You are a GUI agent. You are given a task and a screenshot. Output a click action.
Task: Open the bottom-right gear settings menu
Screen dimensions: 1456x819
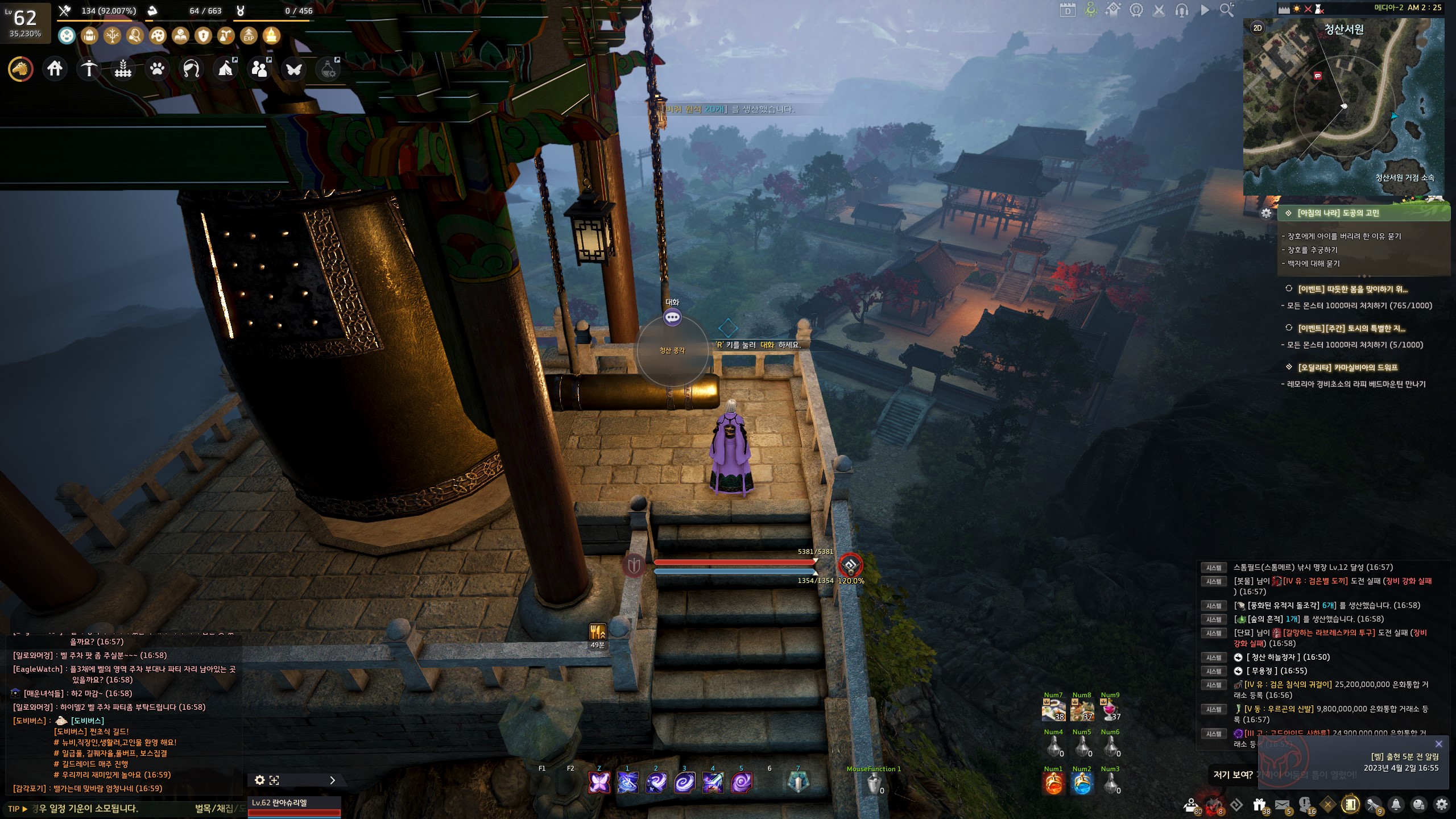1441,805
